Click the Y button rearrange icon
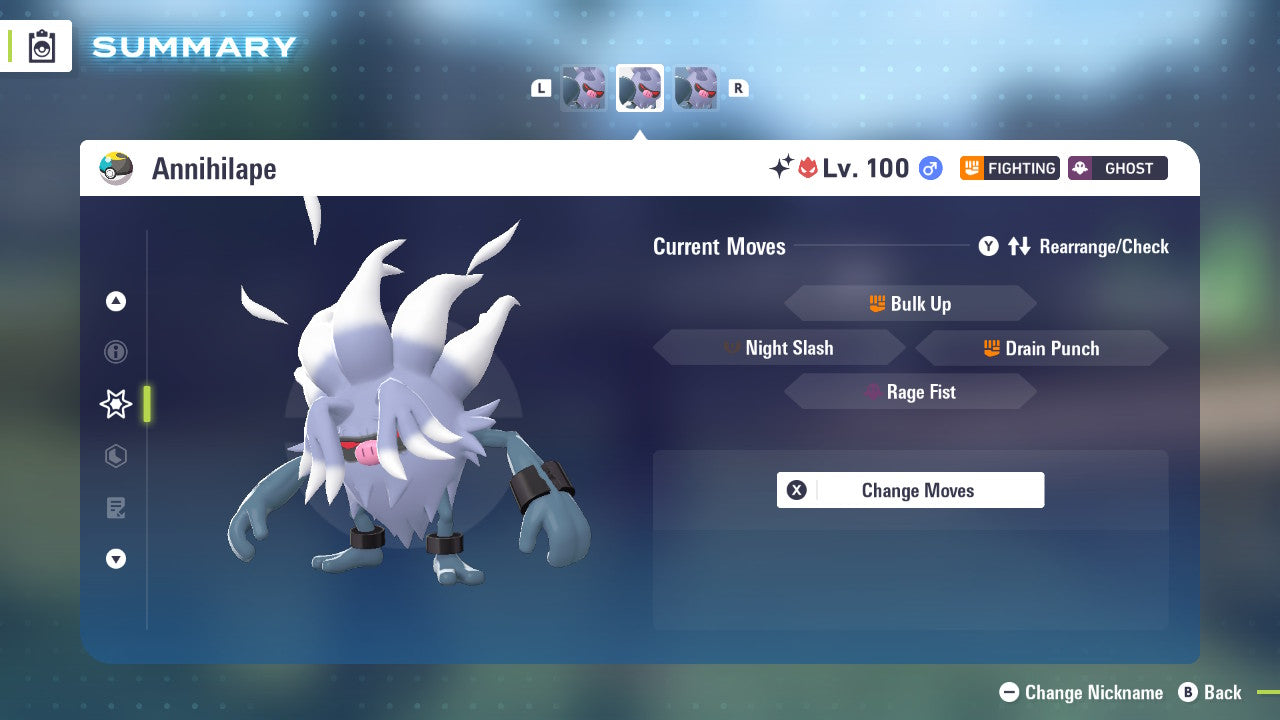This screenshot has height=720, width=1280. pos(988,246)
